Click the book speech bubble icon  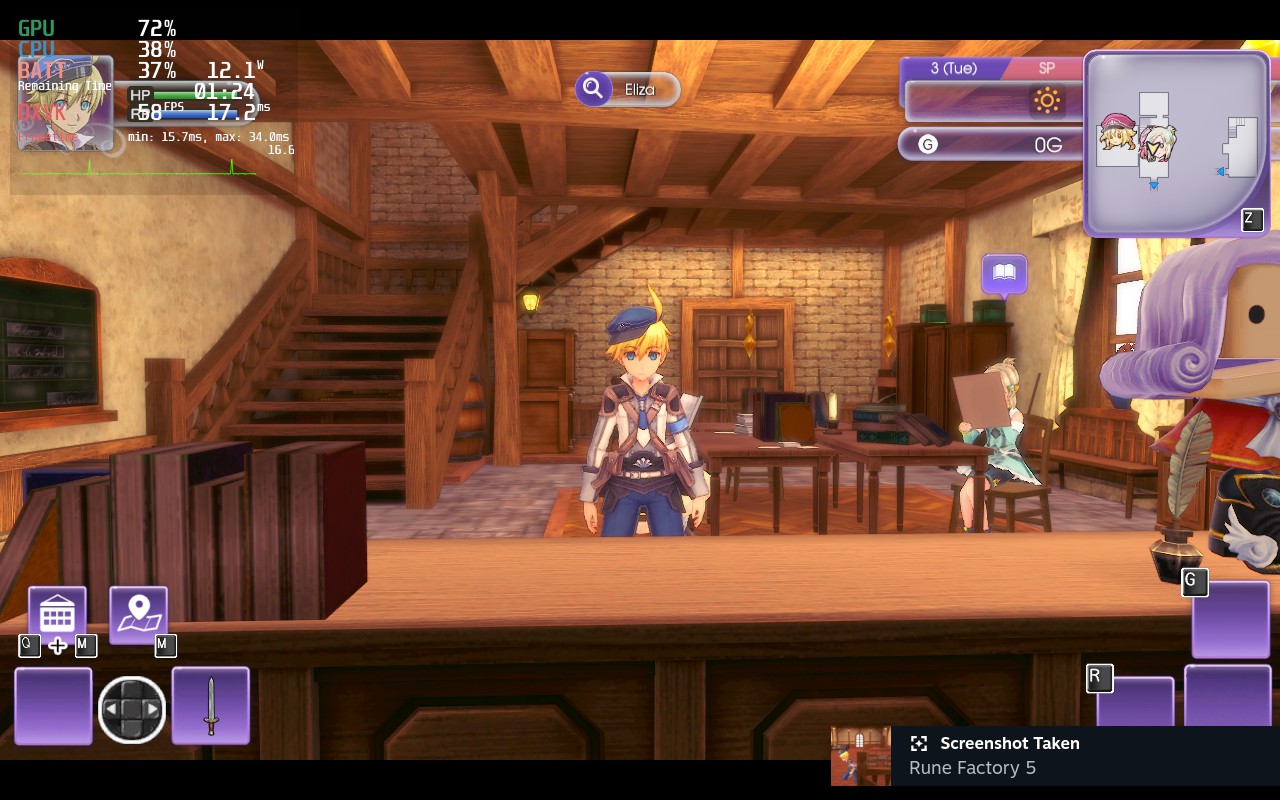coord(1004,273)
